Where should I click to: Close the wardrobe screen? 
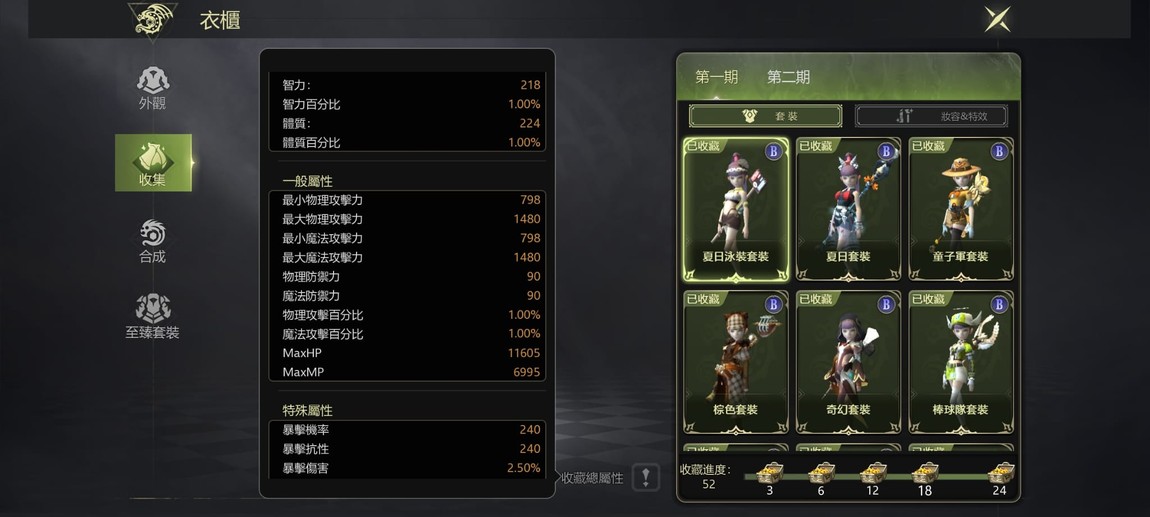point(997,19)
